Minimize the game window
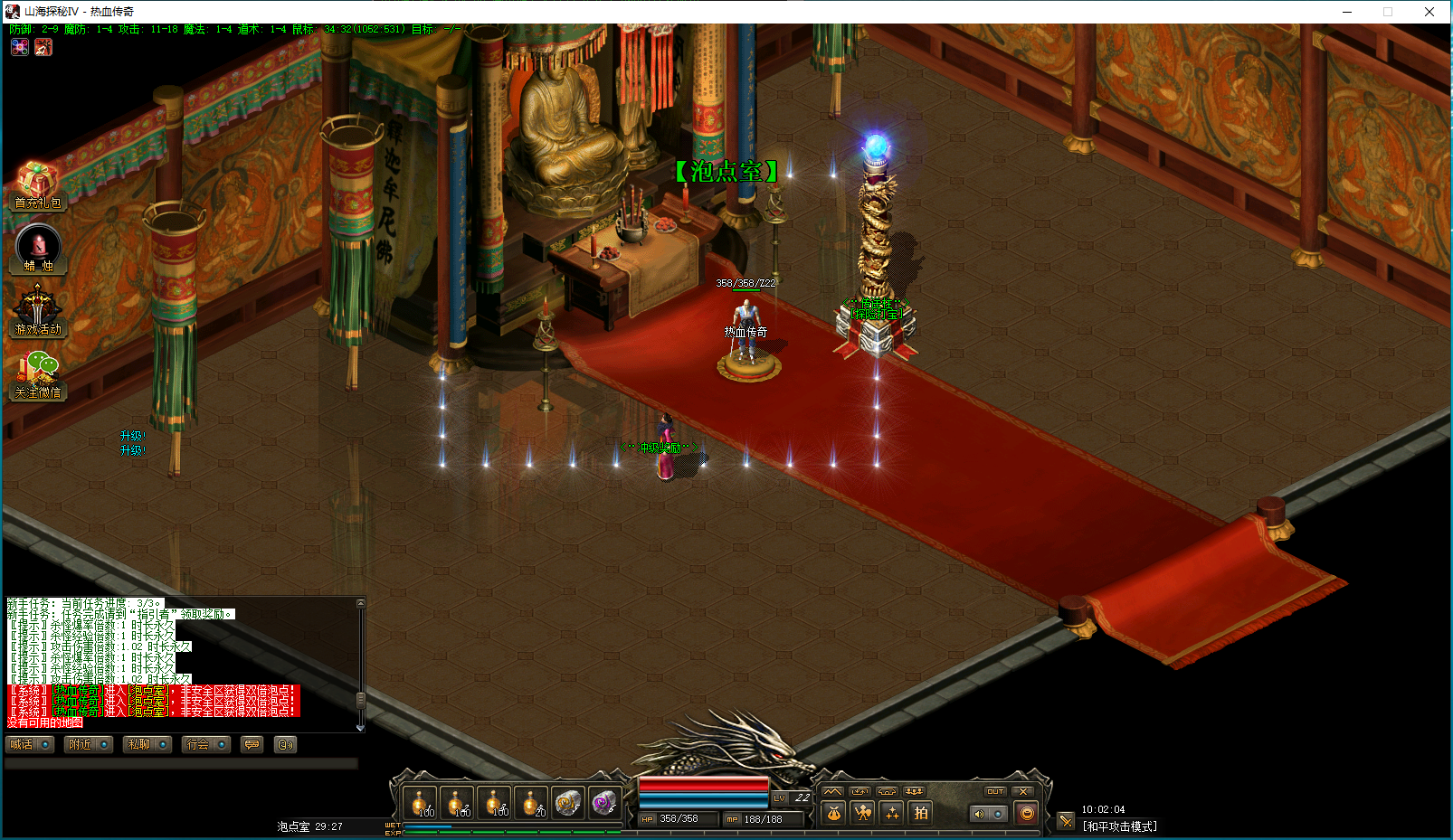The image size is (1453, 840). pos(1347,12)
